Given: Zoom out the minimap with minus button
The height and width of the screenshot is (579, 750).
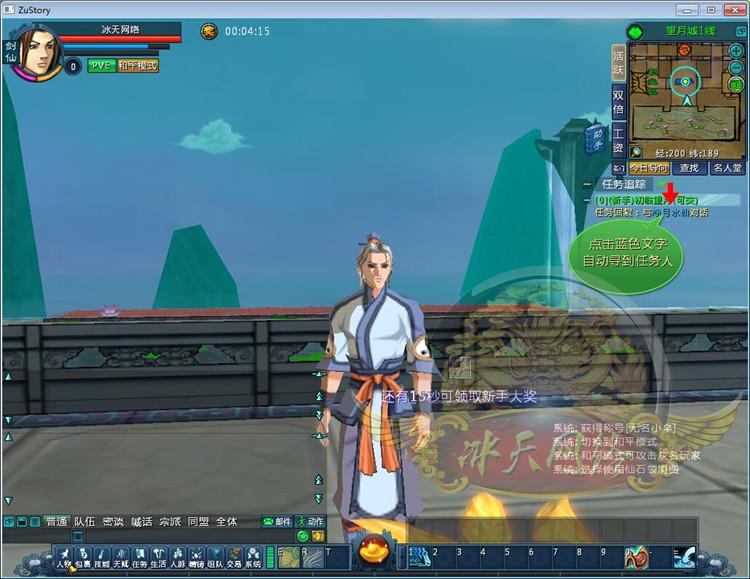Looking at the screenshot, I should [x=736, y=66].
